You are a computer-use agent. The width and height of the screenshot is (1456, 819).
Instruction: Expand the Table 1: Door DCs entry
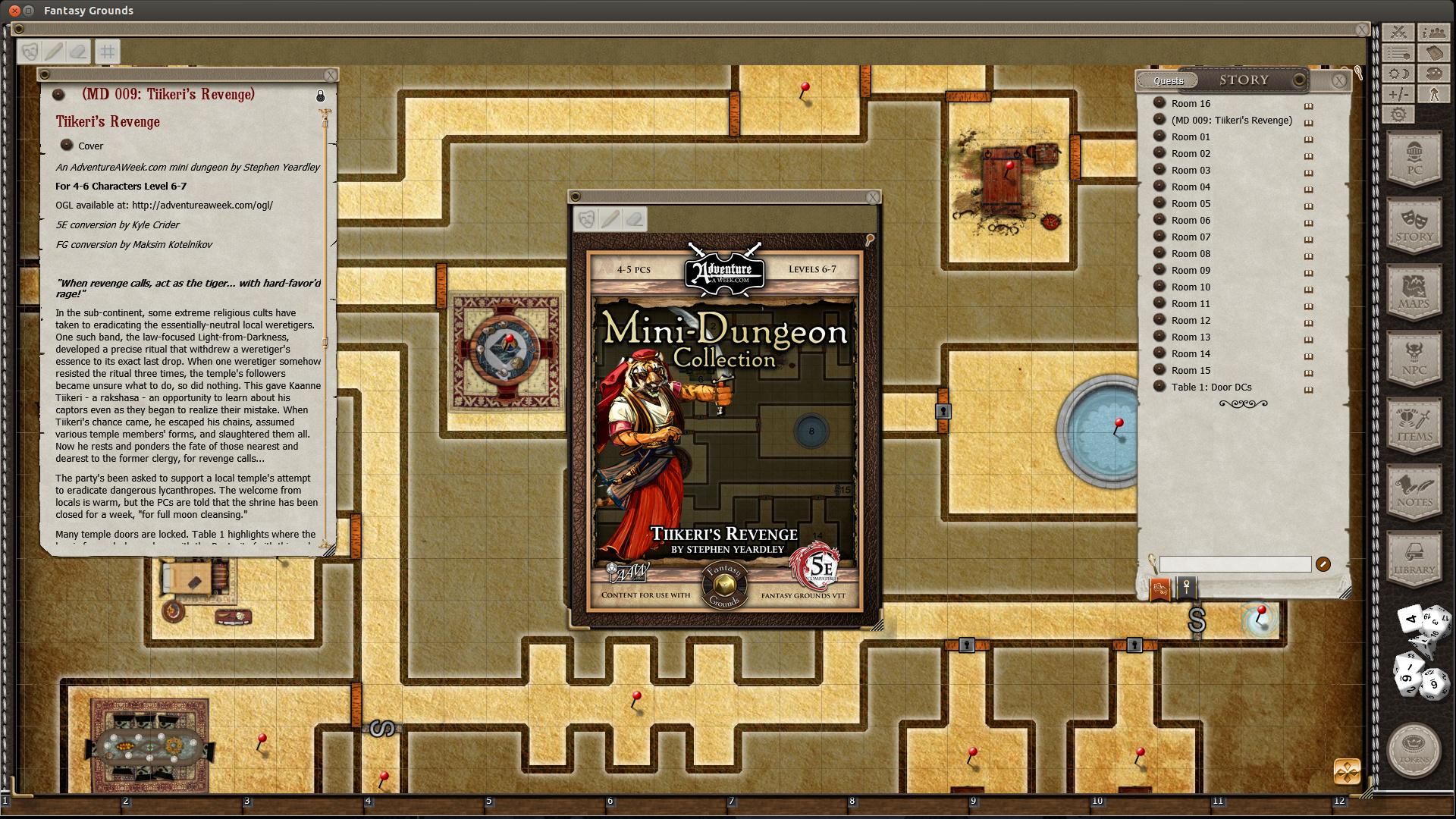tap(1160, 387)
